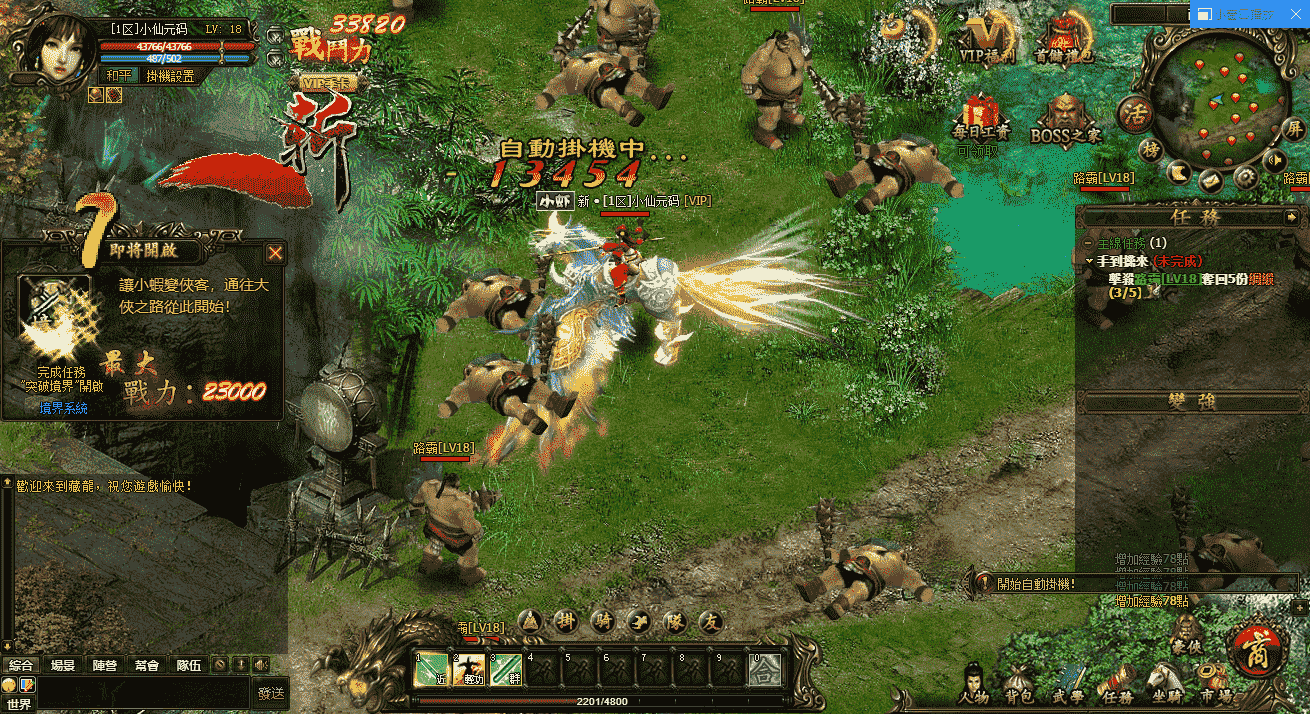Open the 首儲禮包 first-deposit gift bag
Image resolution: width=1310 pixels, height=714 pixels.
click(x=1066, y=38)
